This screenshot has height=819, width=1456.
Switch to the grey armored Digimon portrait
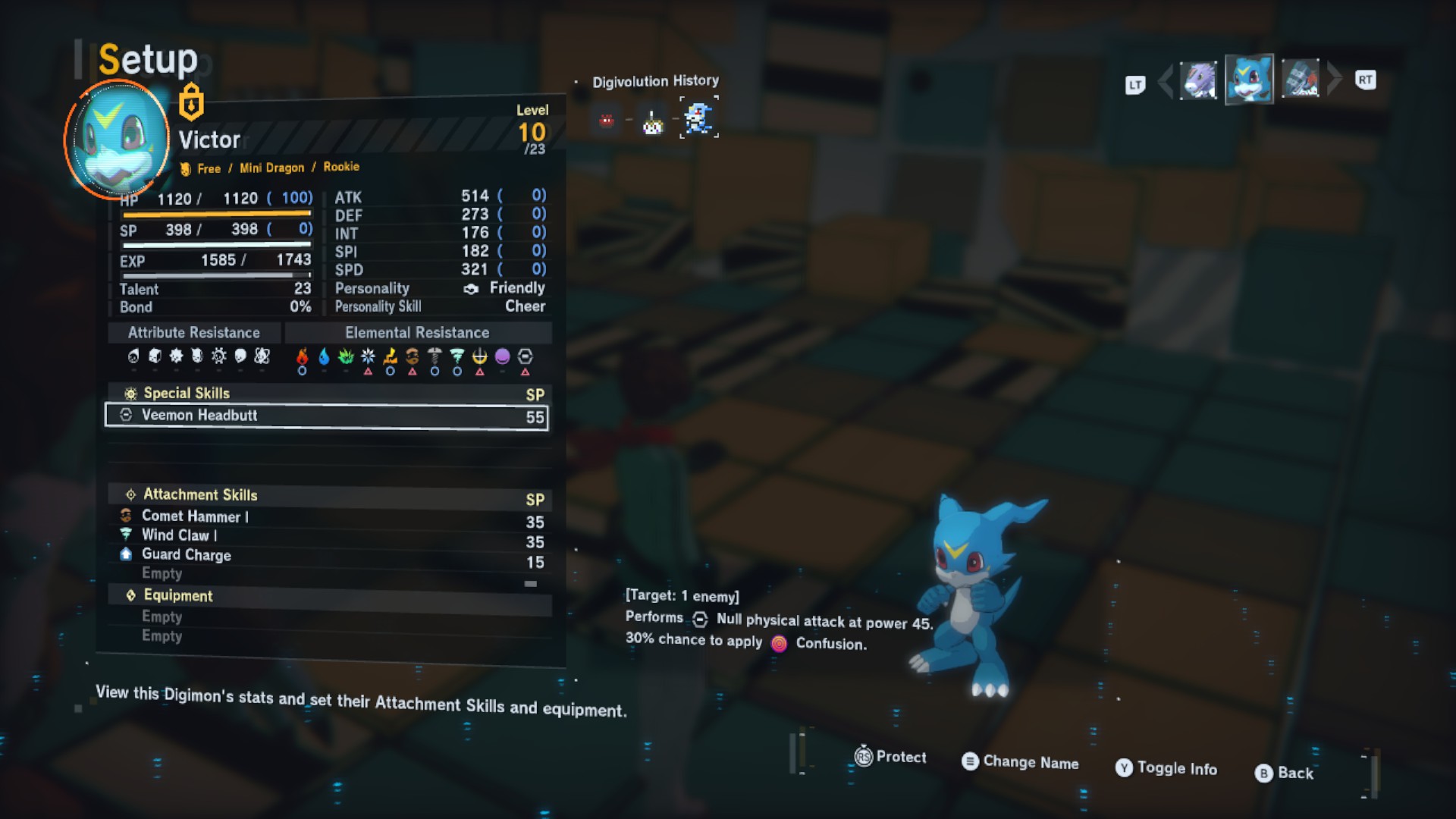point(1301,79)
